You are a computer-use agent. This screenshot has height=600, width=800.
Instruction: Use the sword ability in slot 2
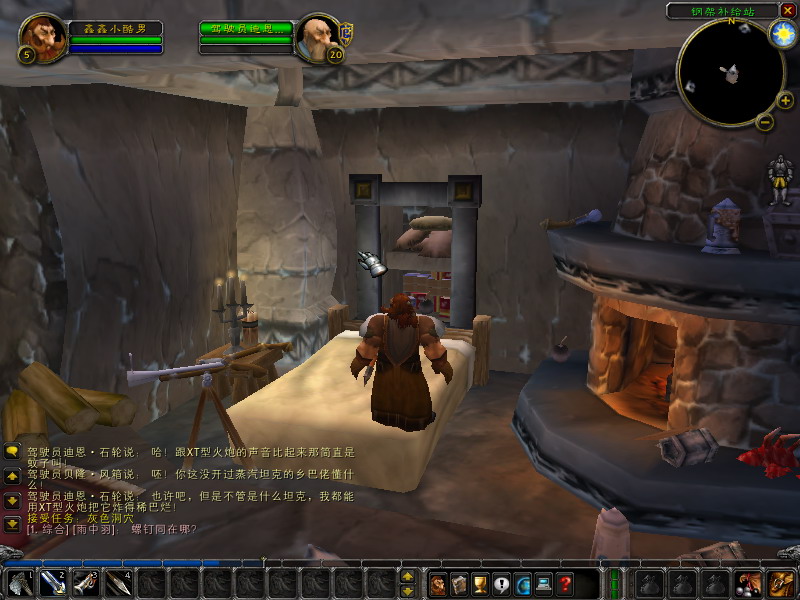point(52,582)
